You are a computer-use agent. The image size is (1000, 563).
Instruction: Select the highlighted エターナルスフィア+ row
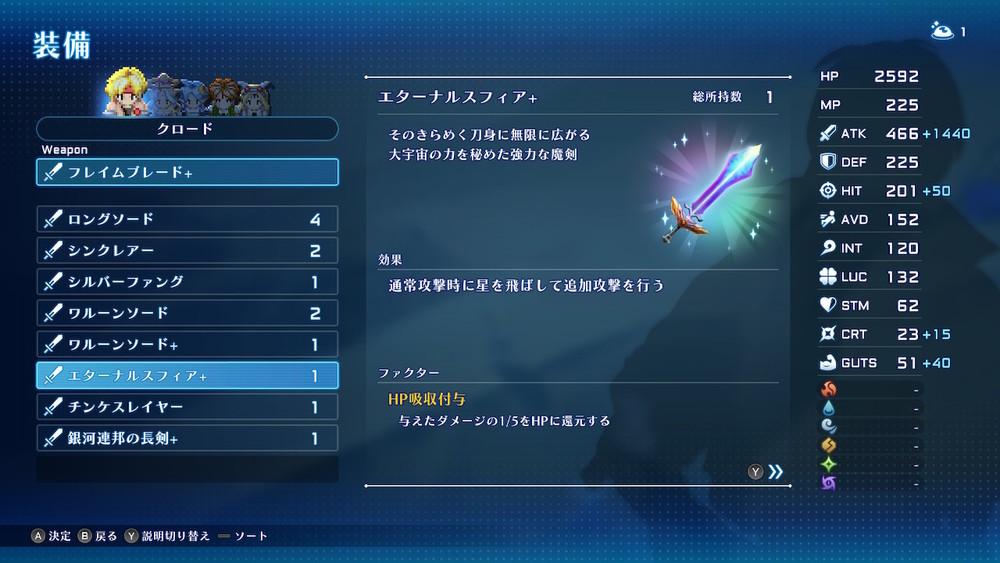(187, 376)
